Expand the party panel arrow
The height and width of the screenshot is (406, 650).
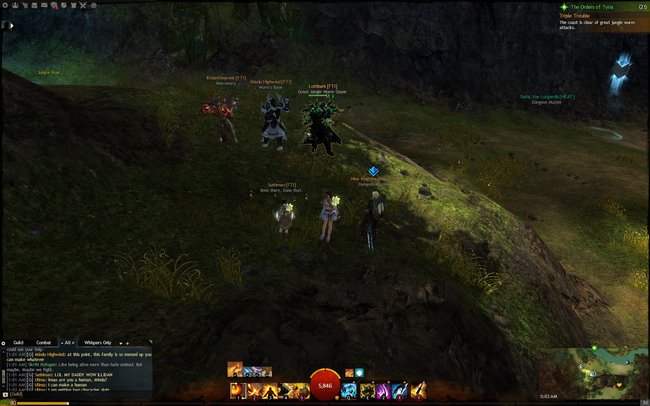11,25
